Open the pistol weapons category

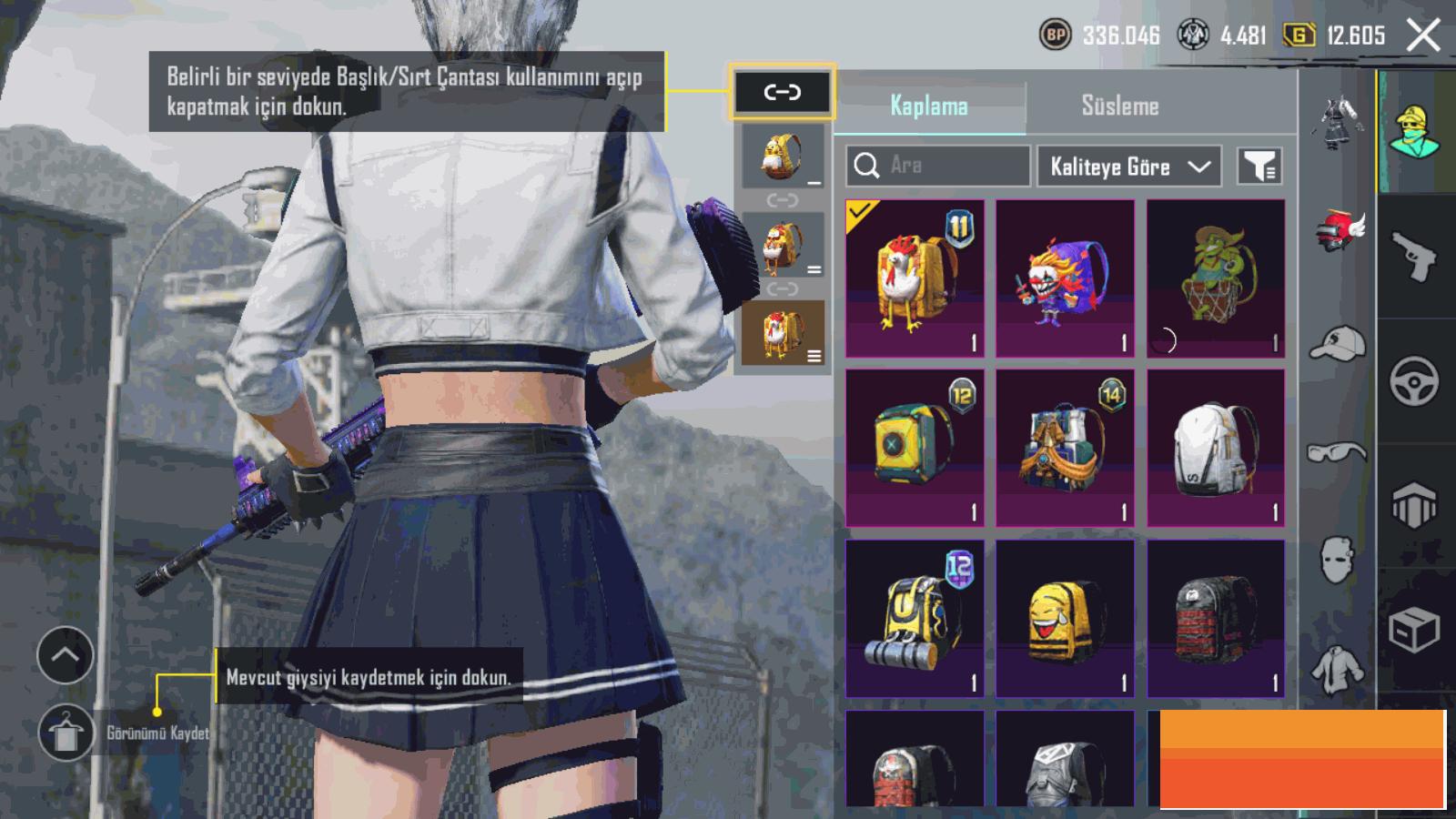pos(1414,257)
